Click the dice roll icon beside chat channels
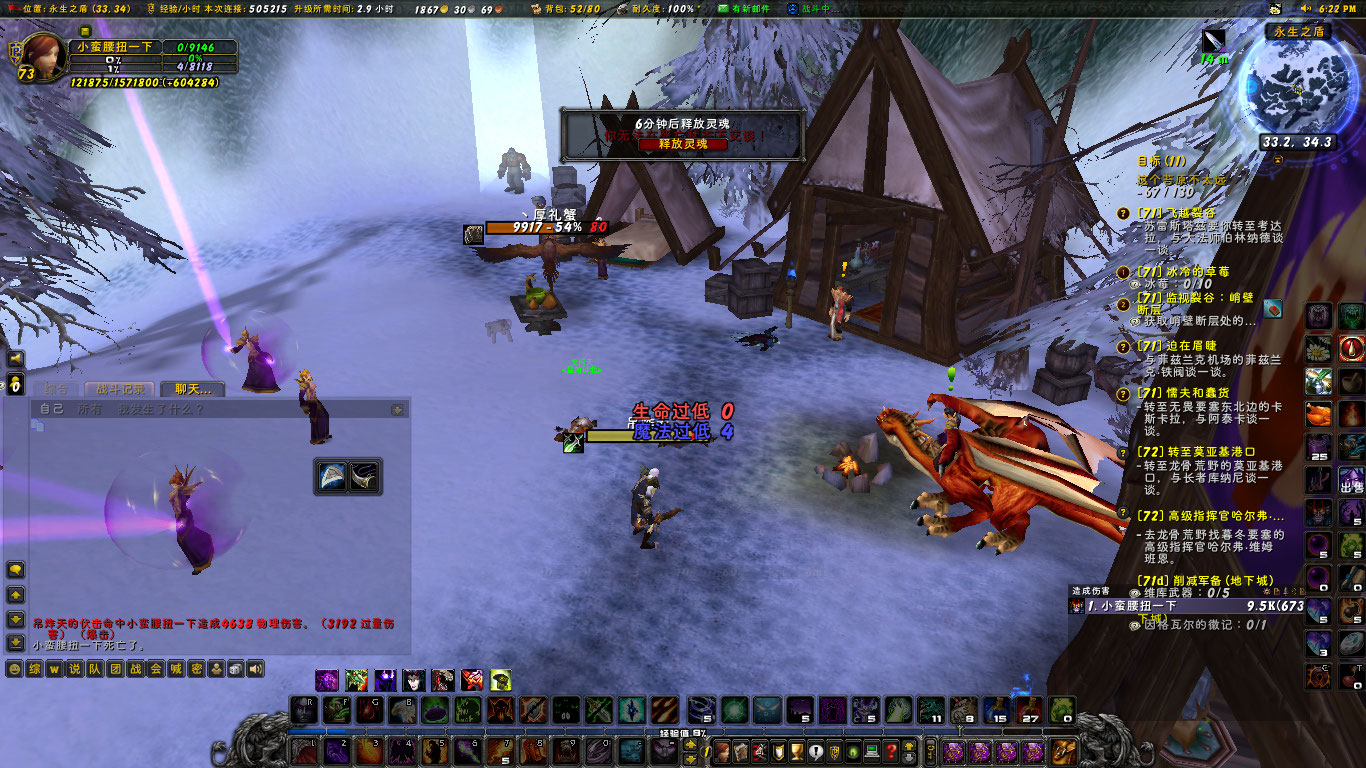The height and width of the screenshot is (768, 1366). tap(235, 667)
